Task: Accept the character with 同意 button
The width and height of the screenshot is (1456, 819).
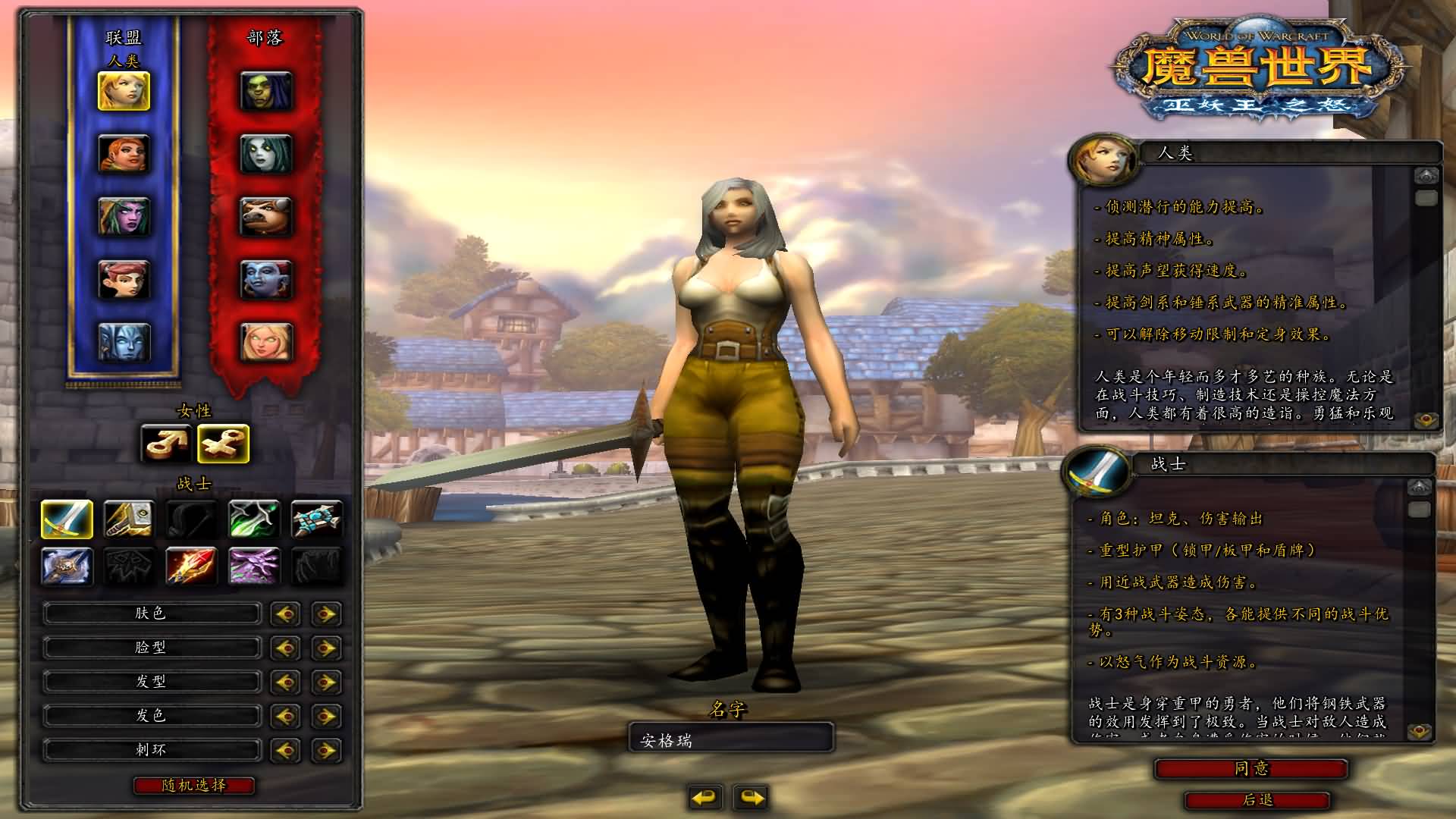Action: point(1250,769)
